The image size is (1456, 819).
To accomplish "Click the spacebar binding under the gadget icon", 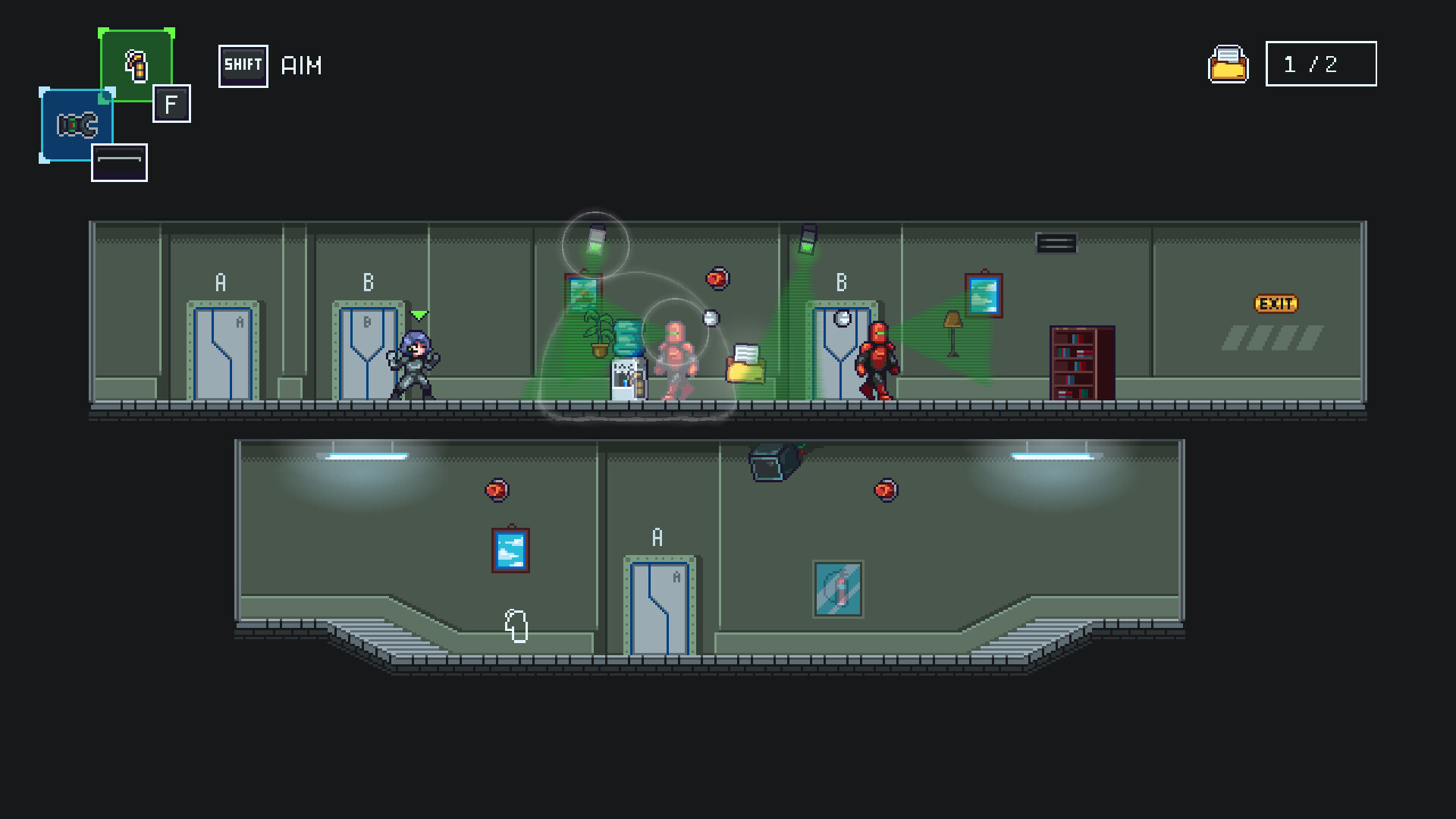I will coord(118,161).
